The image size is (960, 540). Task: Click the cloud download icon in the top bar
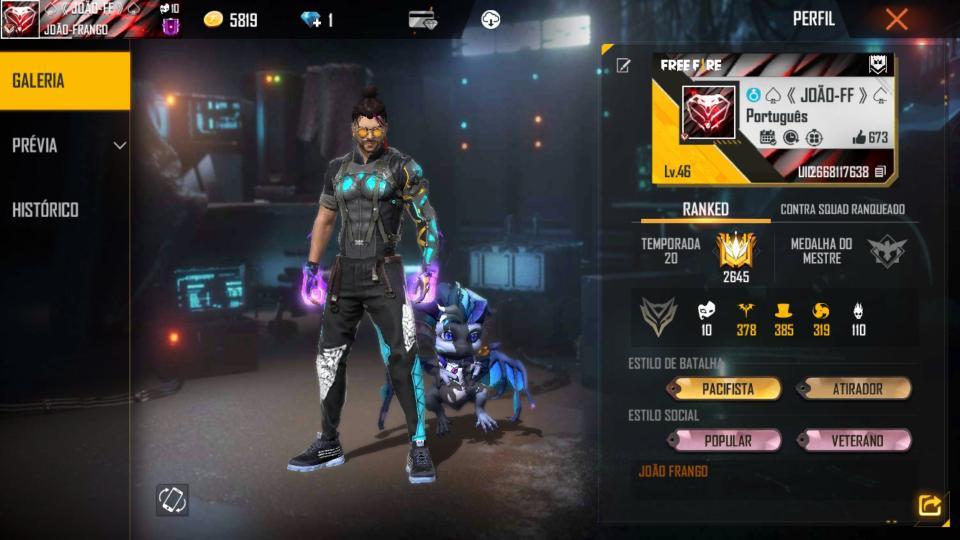click(490, 19)
